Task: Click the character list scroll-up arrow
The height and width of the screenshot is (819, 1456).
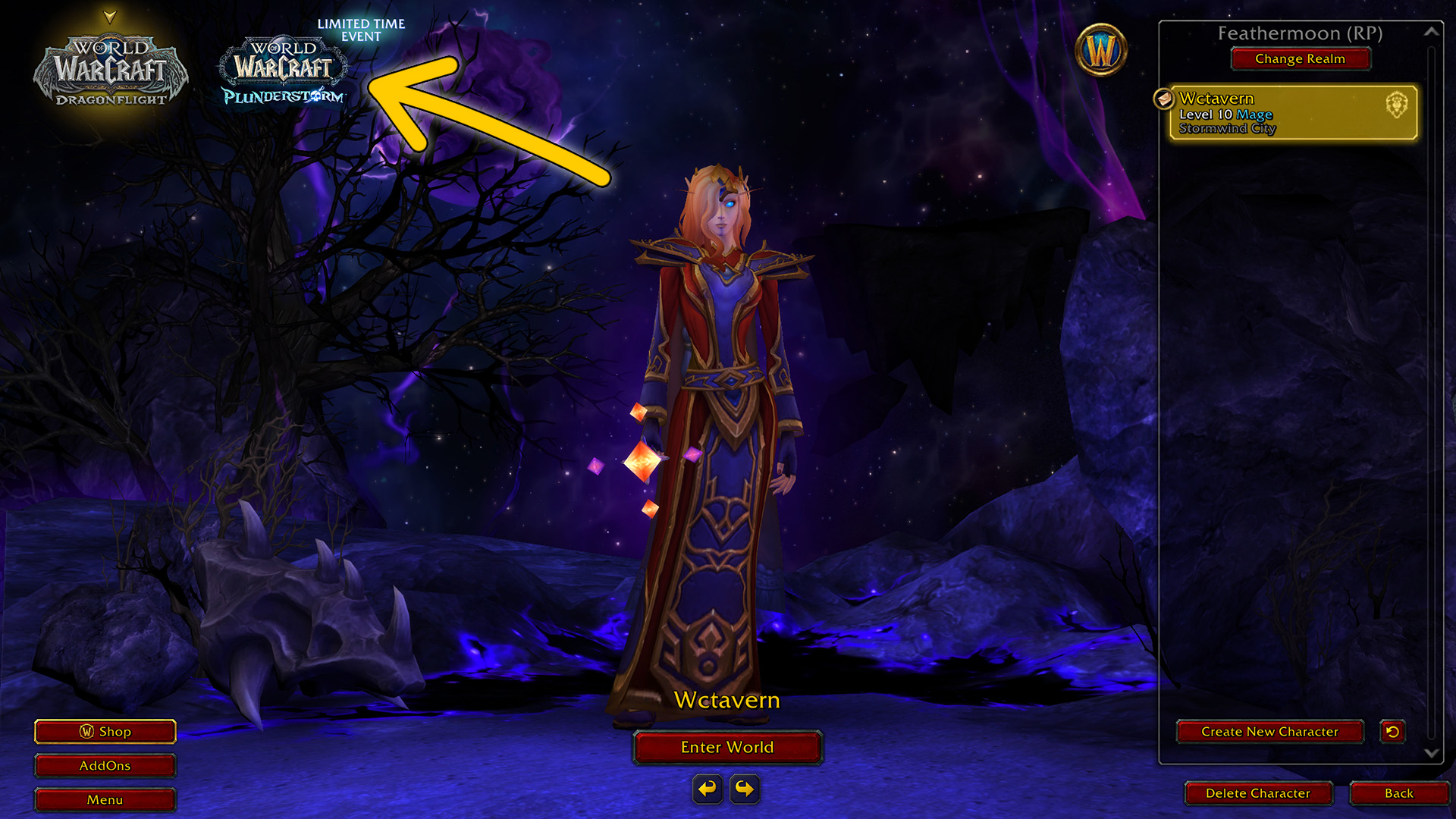Action: click(x=1432, y=32)
